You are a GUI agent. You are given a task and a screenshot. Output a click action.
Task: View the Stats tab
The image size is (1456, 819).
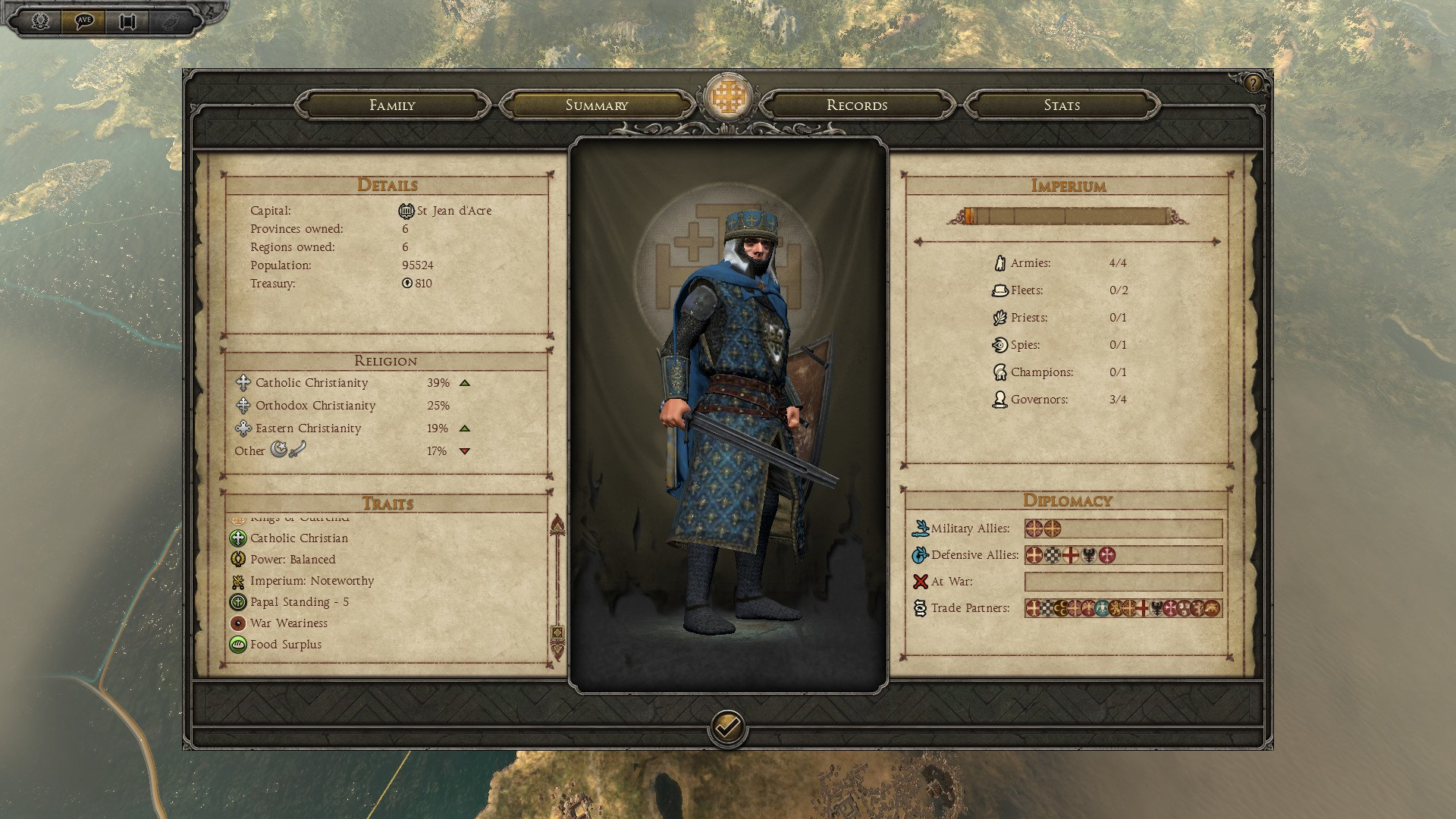point(1062,105)
